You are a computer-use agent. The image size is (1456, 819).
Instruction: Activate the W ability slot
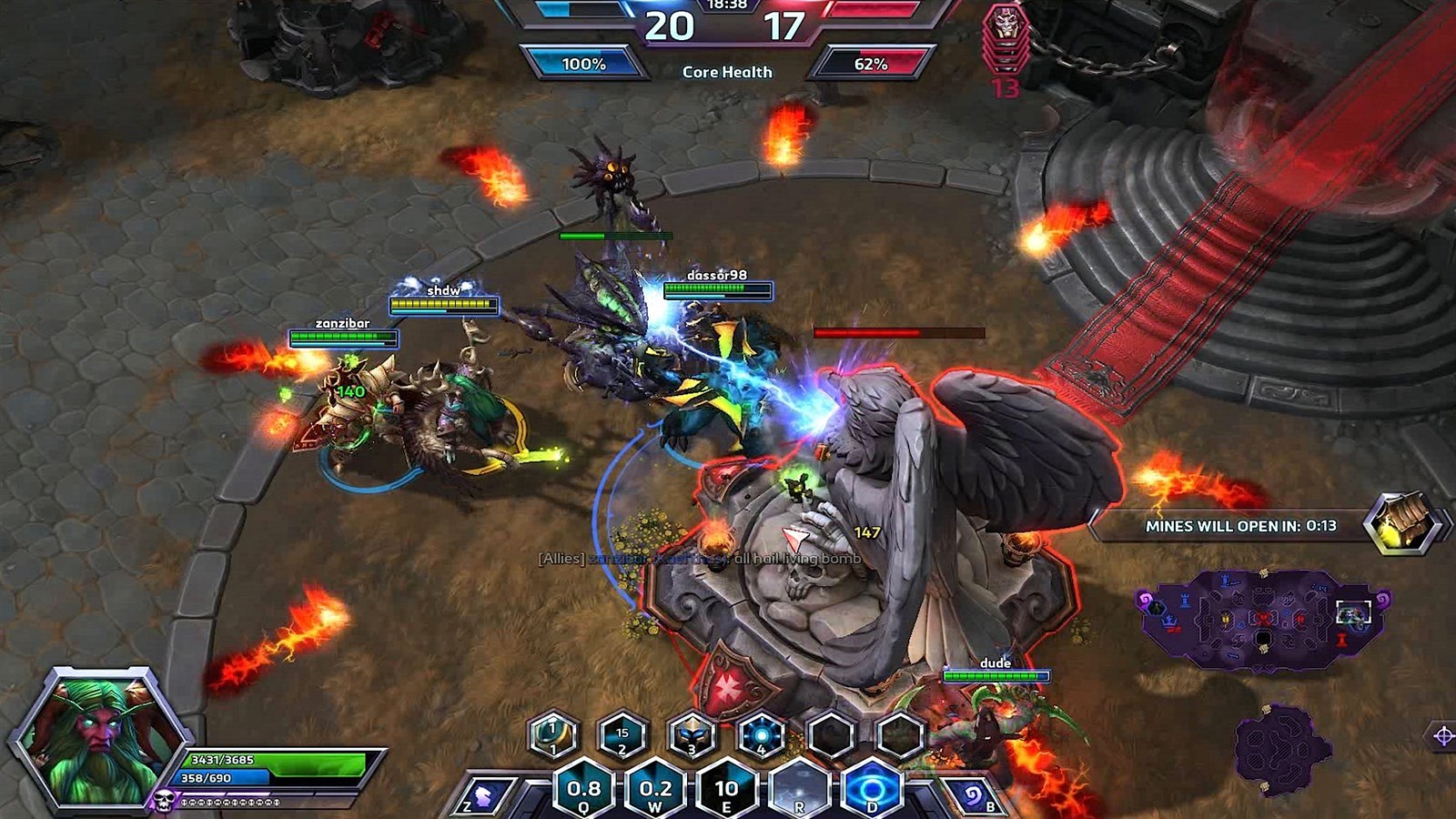point(655,789)
